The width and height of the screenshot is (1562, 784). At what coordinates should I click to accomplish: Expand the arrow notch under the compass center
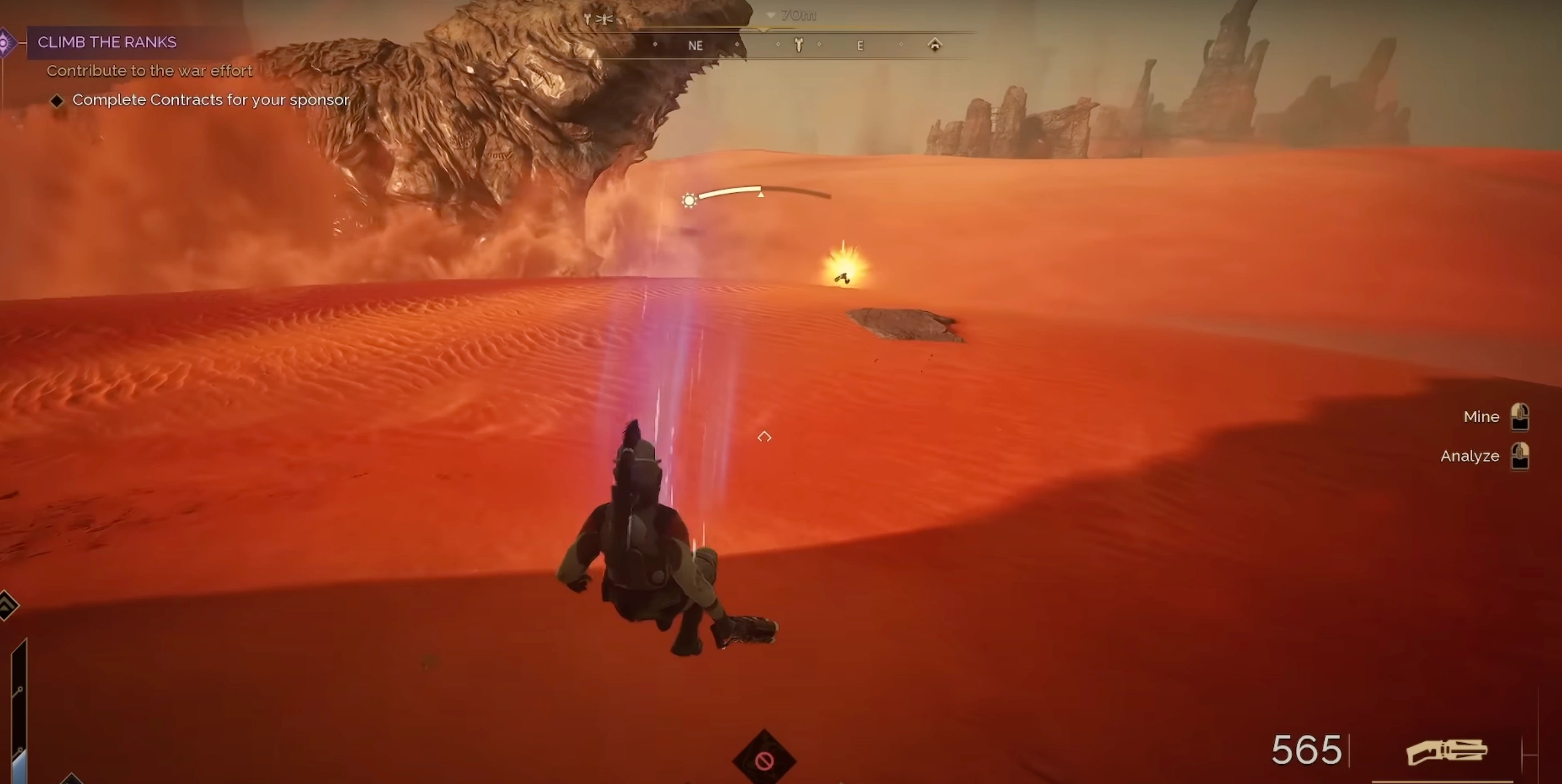click(764, 30)
